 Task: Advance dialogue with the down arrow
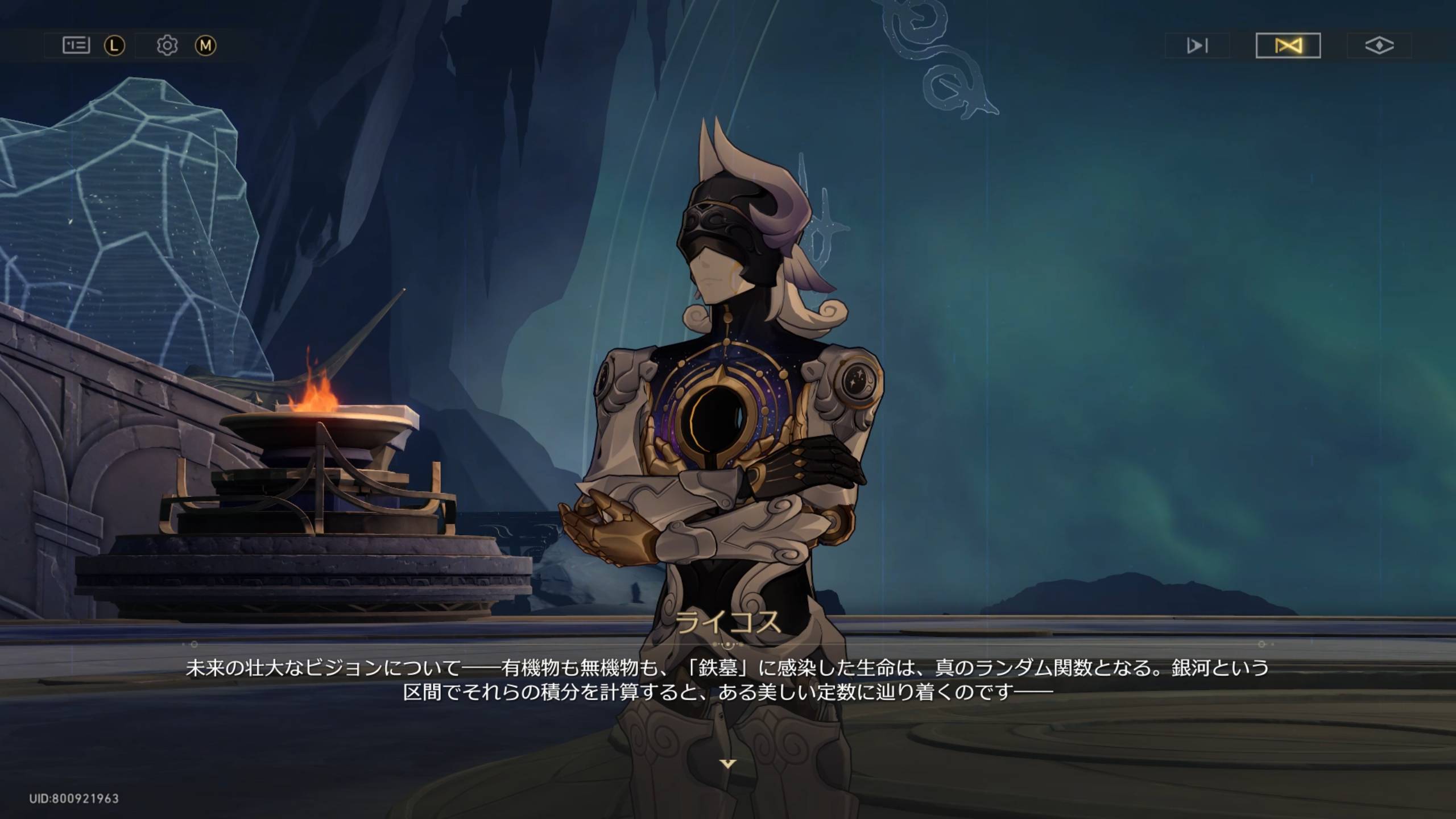coord(728,763)
